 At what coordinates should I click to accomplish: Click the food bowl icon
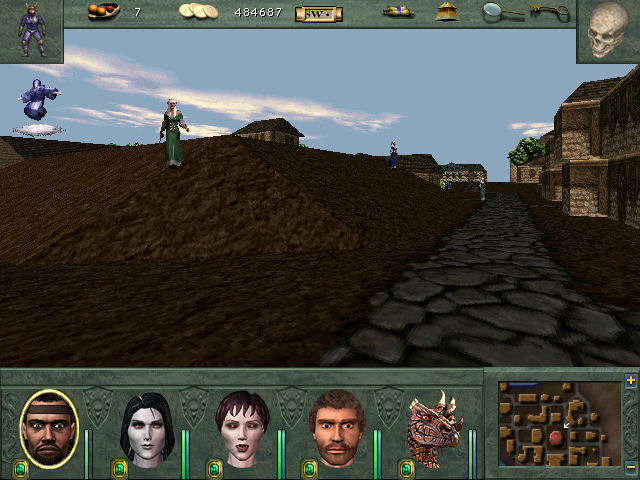coord(103,12)
